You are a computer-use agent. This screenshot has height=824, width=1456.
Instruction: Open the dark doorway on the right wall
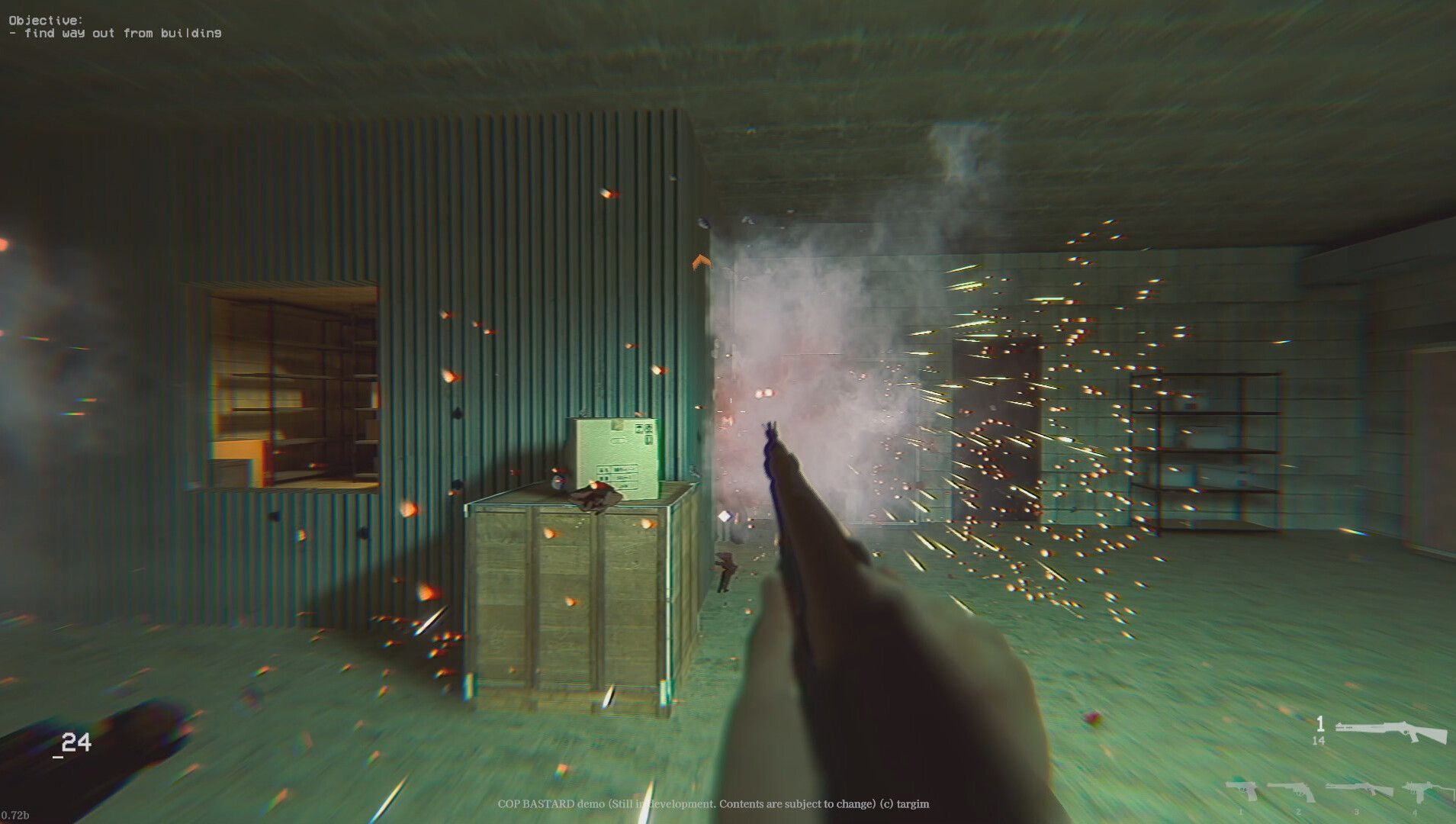[x=999, y=427]
